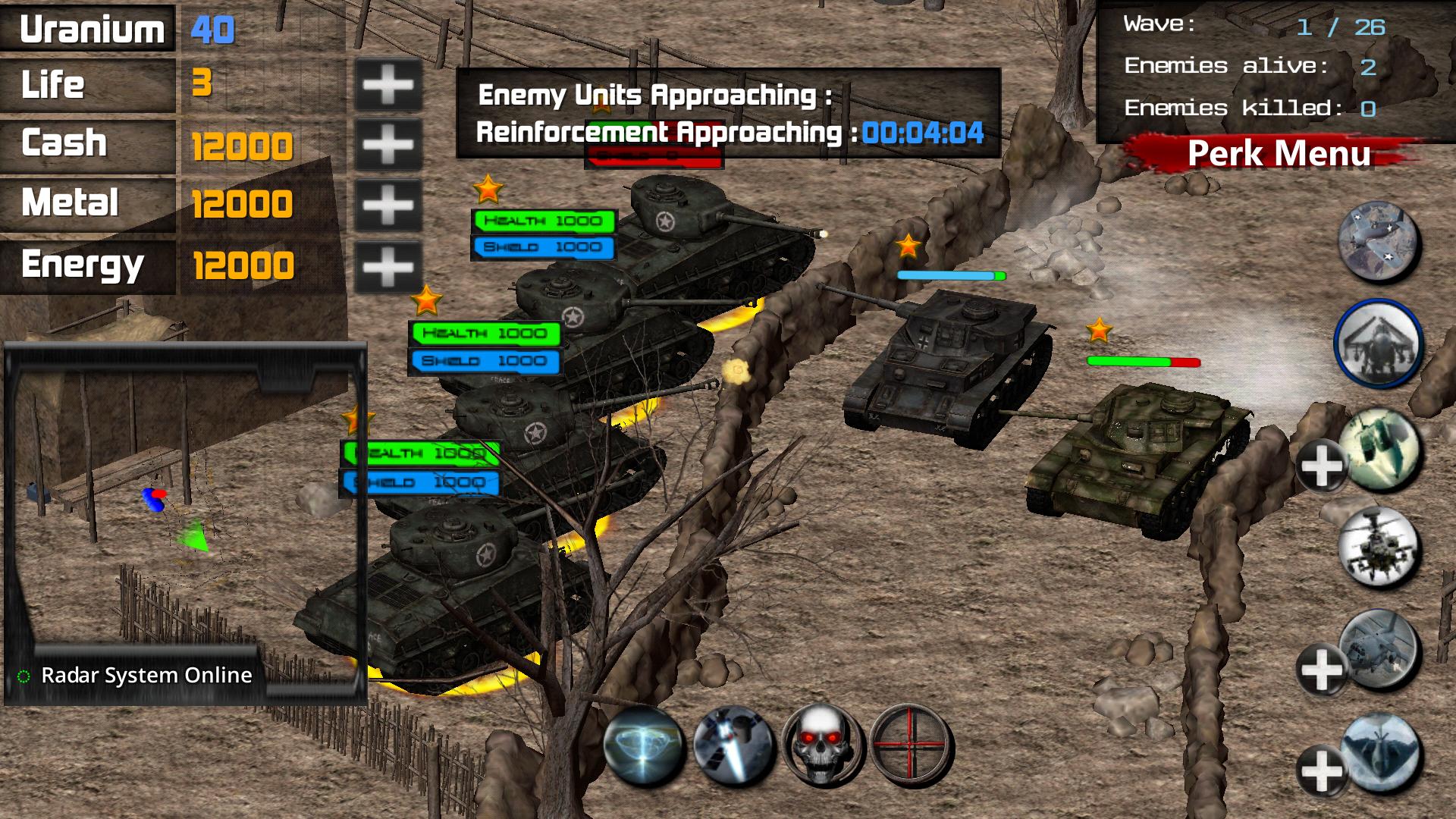The width and height of the screenshot is (1456, 819).
Task: Expand the Metal resource plus control
Action: click(389, 203)
